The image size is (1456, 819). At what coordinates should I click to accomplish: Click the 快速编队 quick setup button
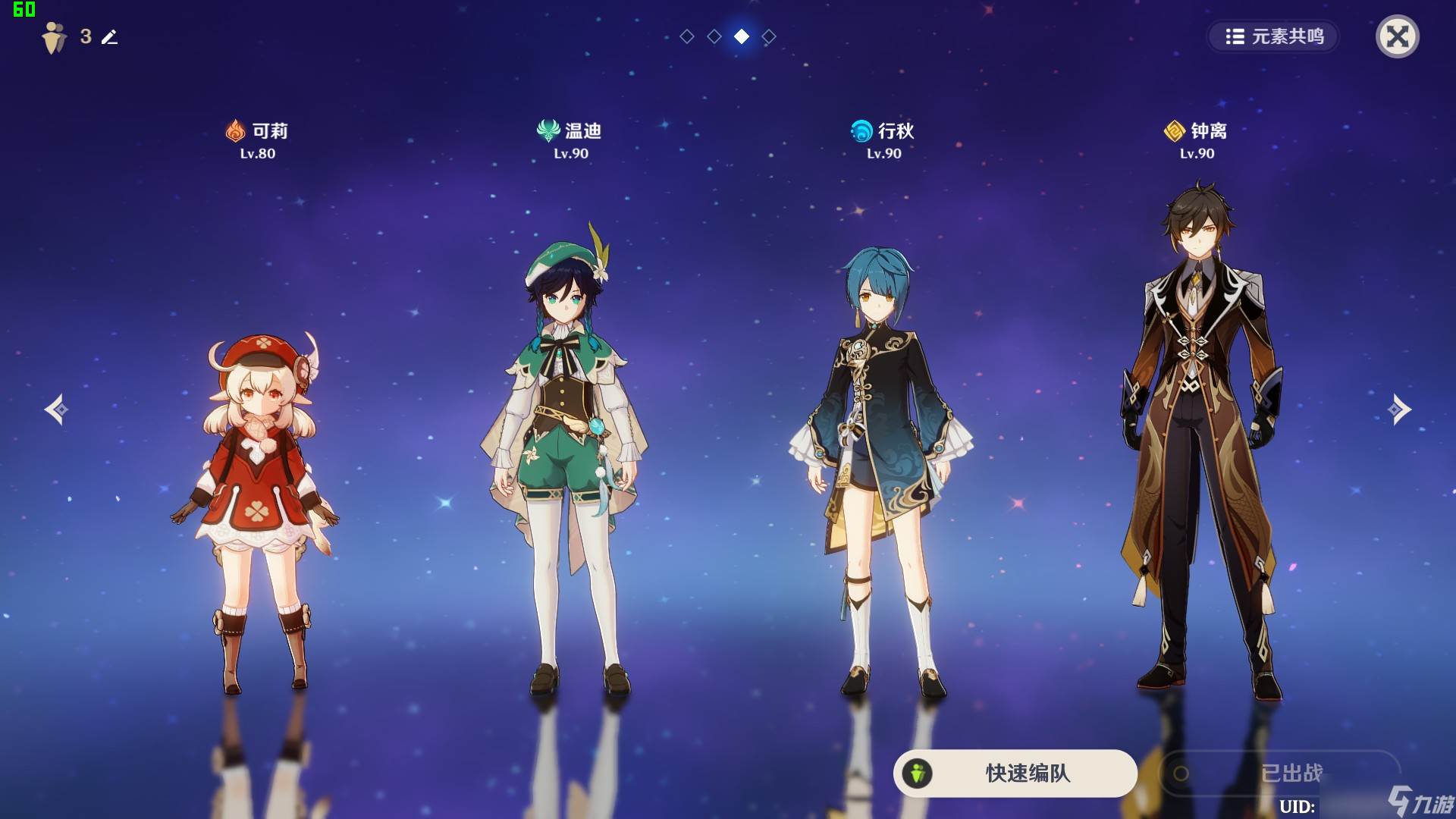(1015, 773)
